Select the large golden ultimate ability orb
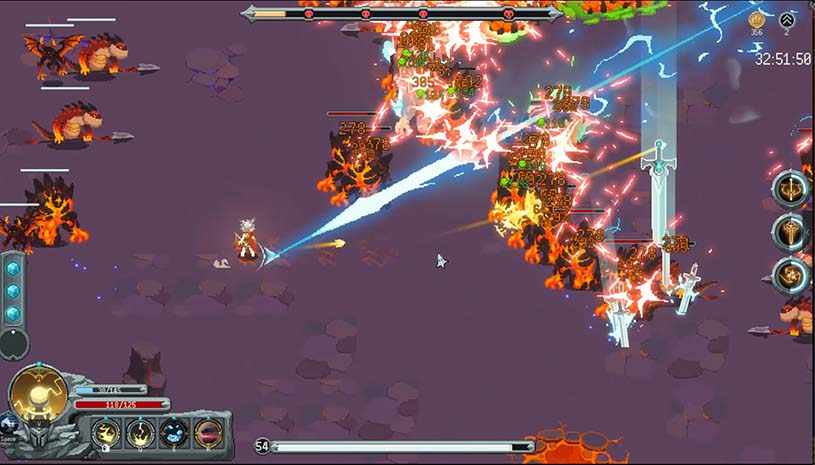The image size is (815, 465). pos(39,394)
